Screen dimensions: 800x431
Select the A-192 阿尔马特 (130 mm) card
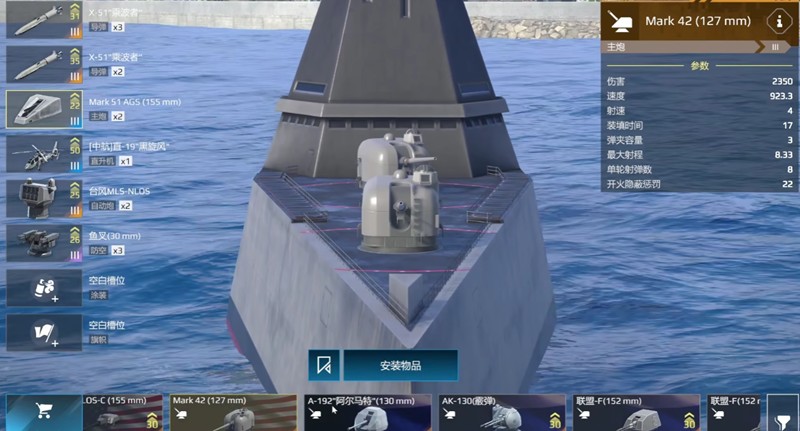pyautogui.click(x=366, y=413)
